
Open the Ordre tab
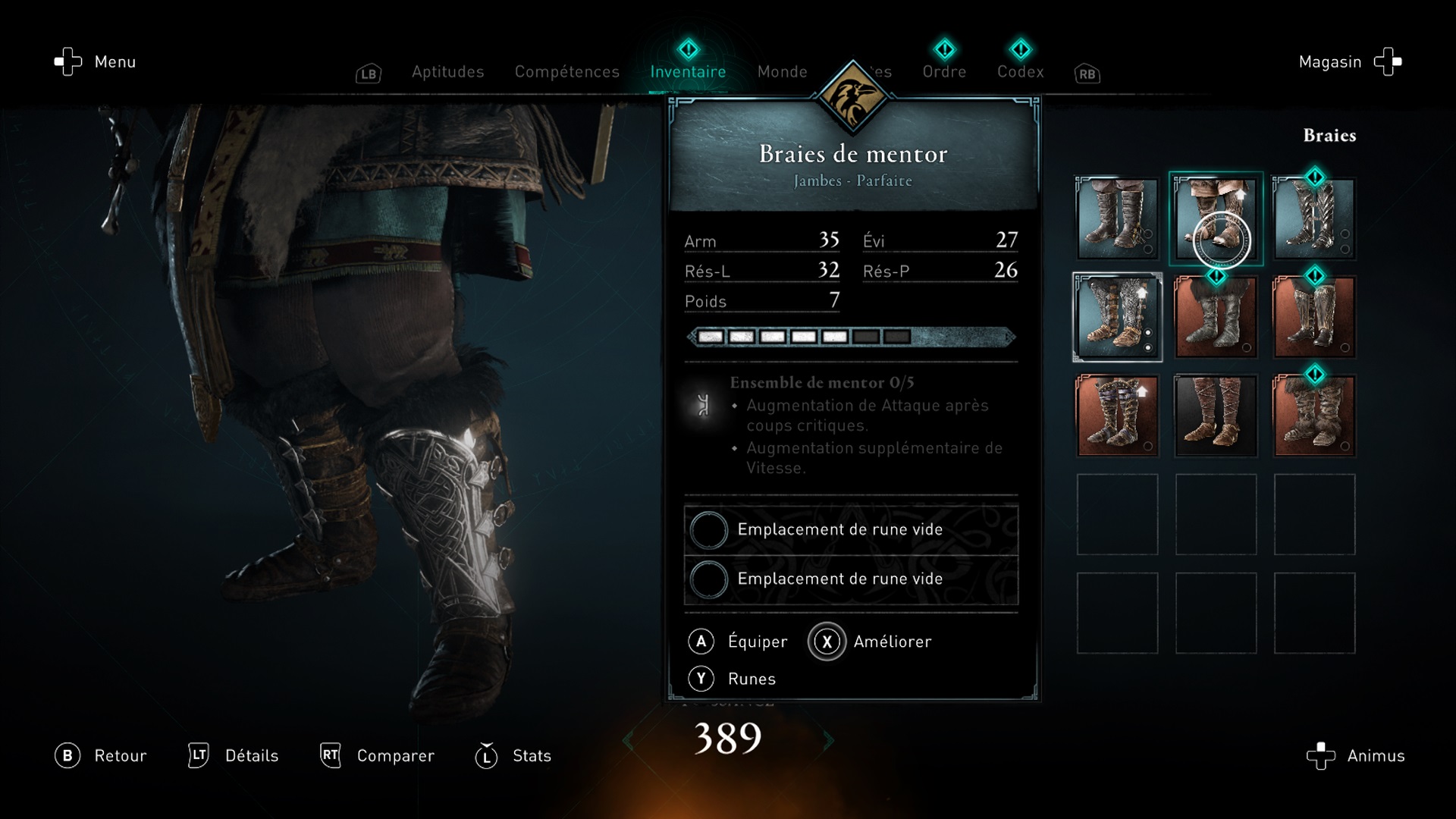(944, 72)
